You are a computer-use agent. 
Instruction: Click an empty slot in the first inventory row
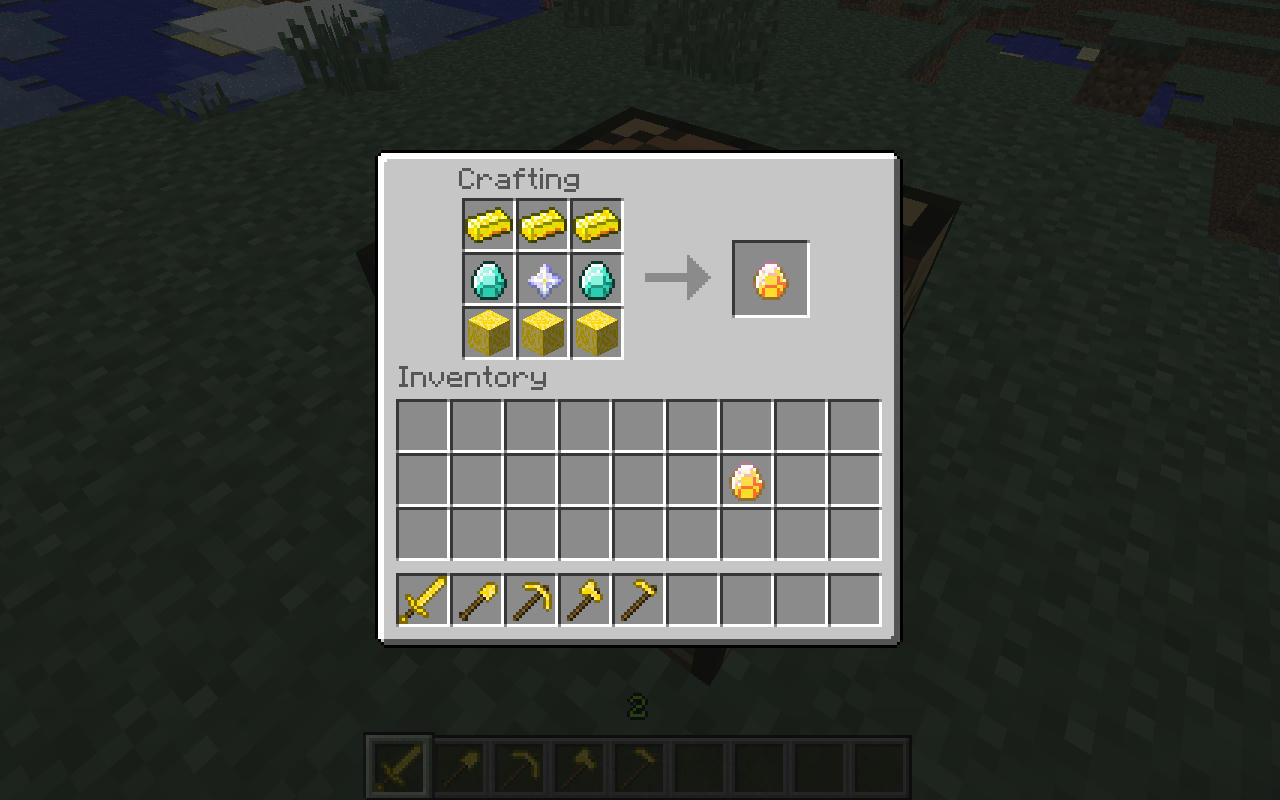pyautogui.click(x=420, y=425)
